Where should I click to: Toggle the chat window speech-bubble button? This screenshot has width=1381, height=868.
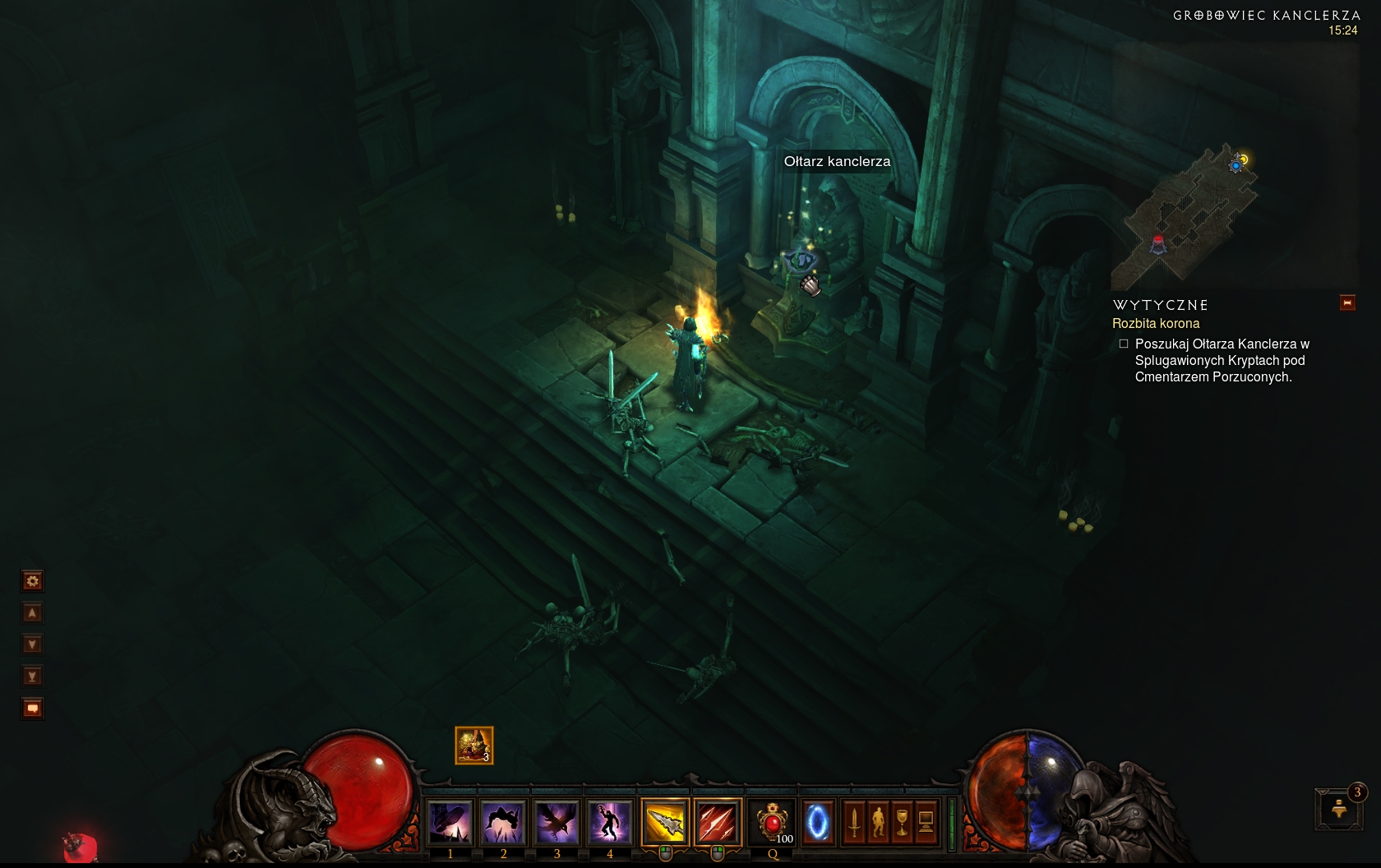[x=32, y=709]
